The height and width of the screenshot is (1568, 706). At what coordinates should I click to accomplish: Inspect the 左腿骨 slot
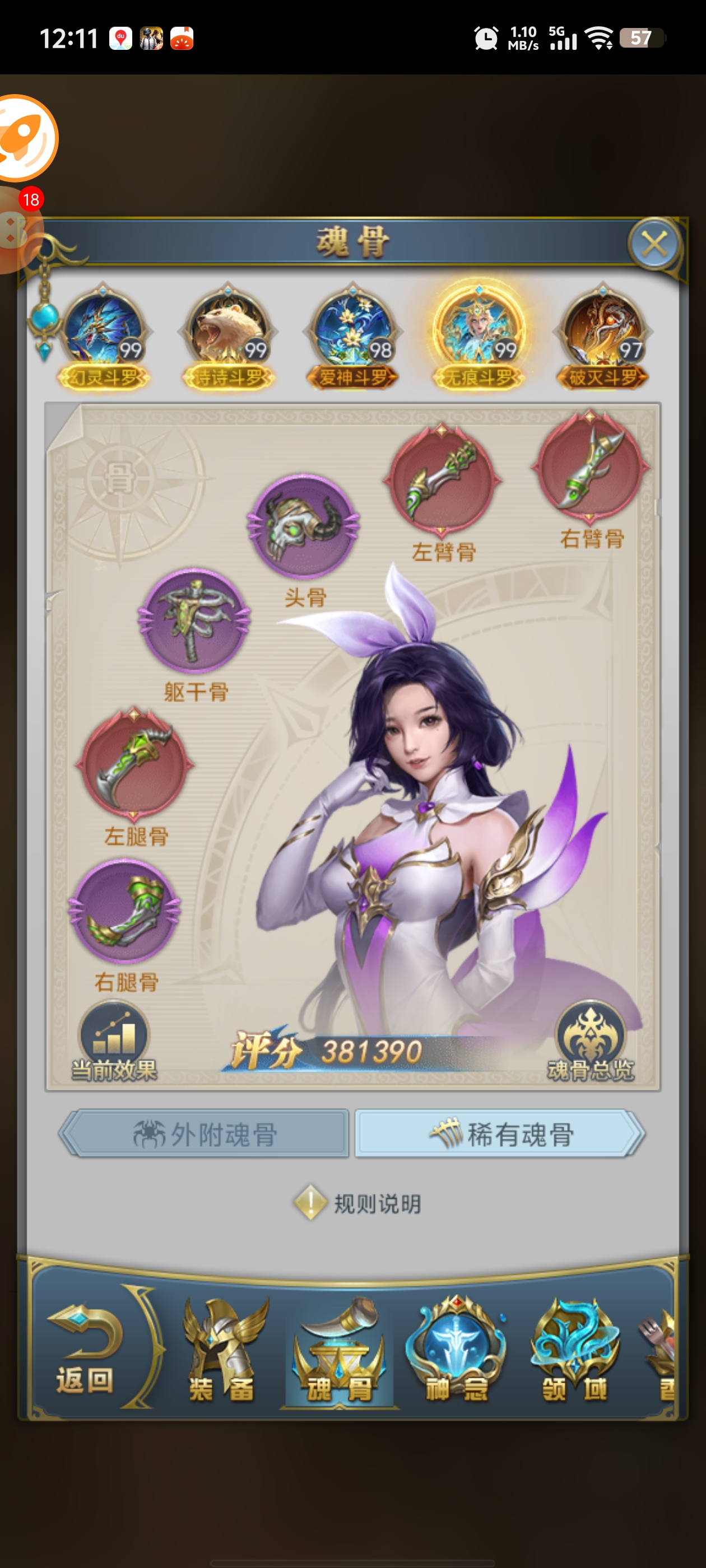tap(134, 764)
